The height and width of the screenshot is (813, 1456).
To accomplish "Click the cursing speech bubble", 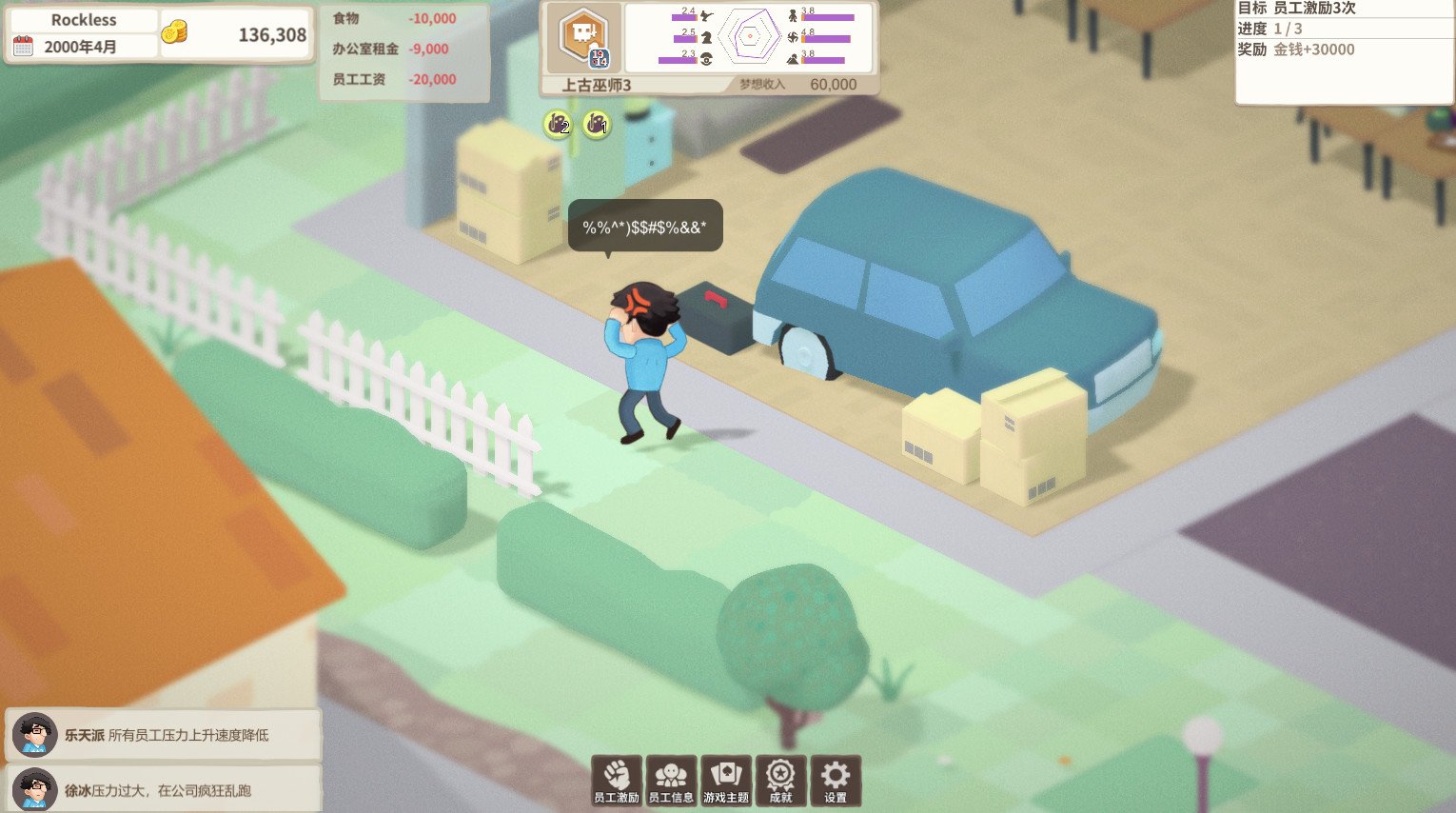I will 644,226.
